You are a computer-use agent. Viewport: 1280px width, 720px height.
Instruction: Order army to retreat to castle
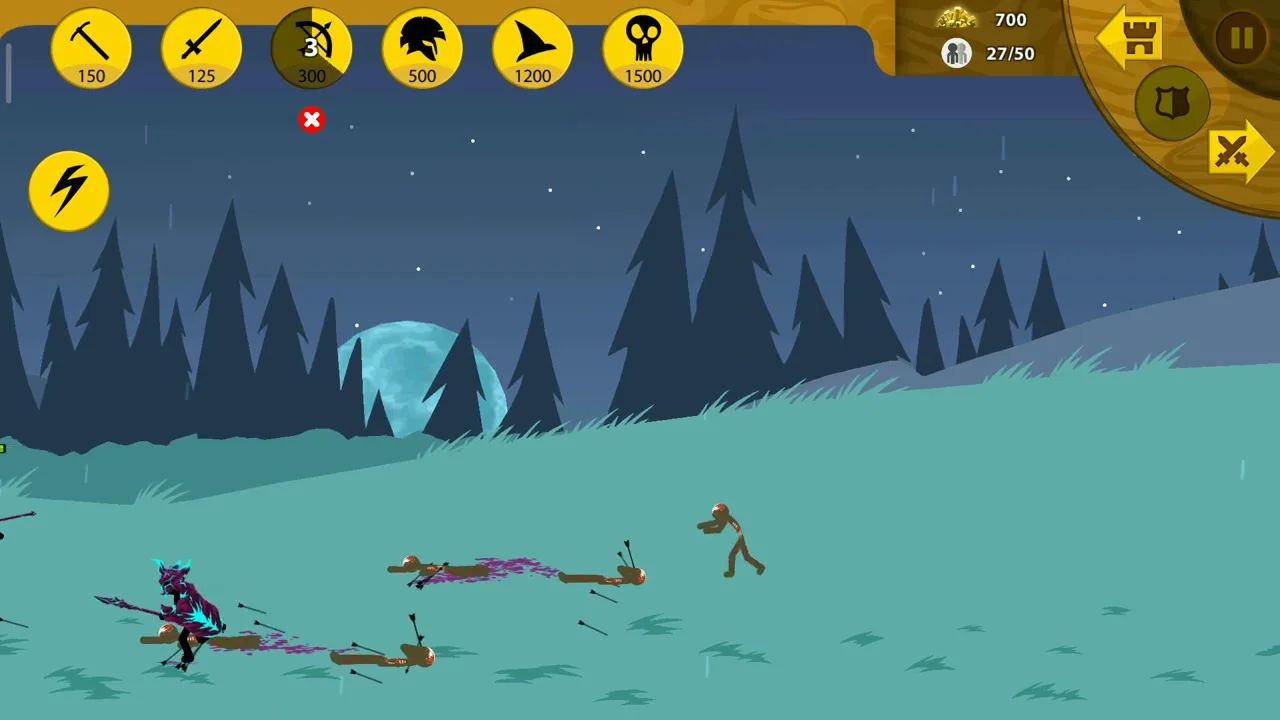click(x=1131, y=39)
